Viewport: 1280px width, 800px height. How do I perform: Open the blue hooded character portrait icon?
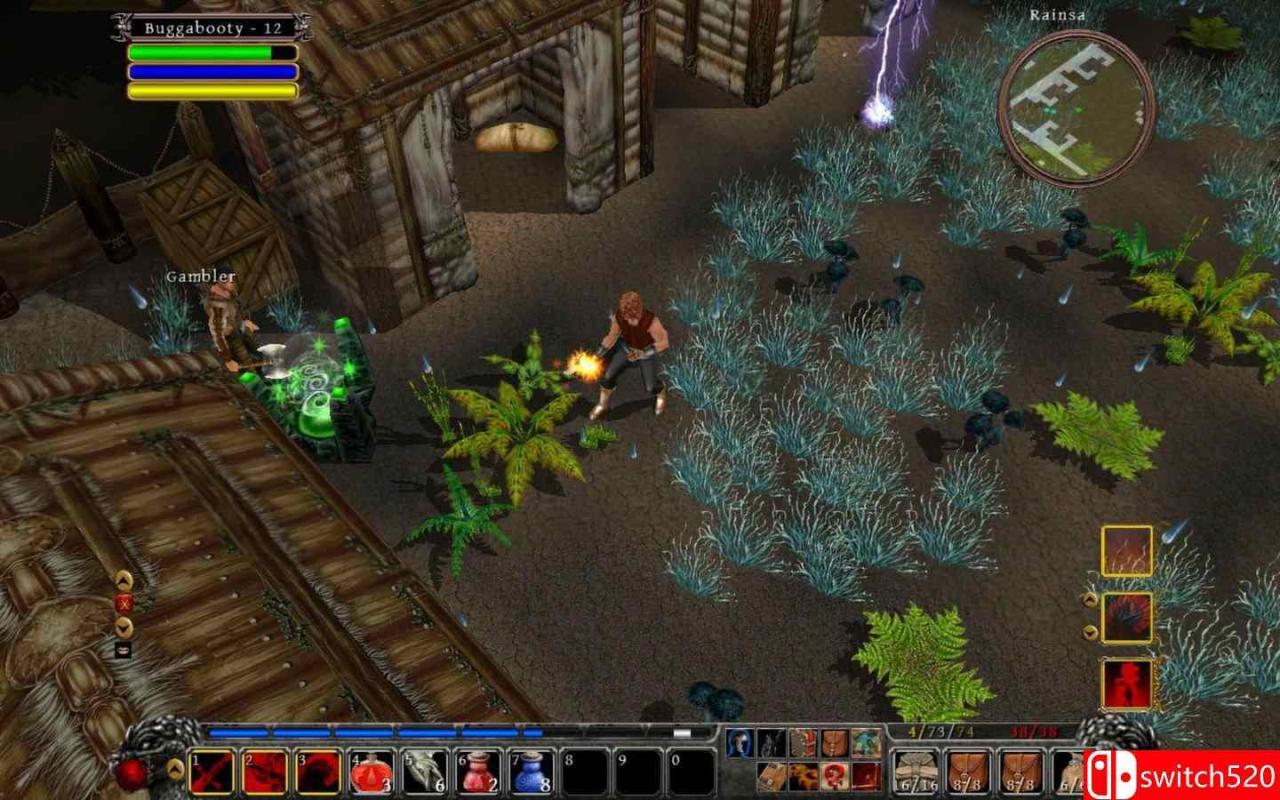(x=739, y=743)
